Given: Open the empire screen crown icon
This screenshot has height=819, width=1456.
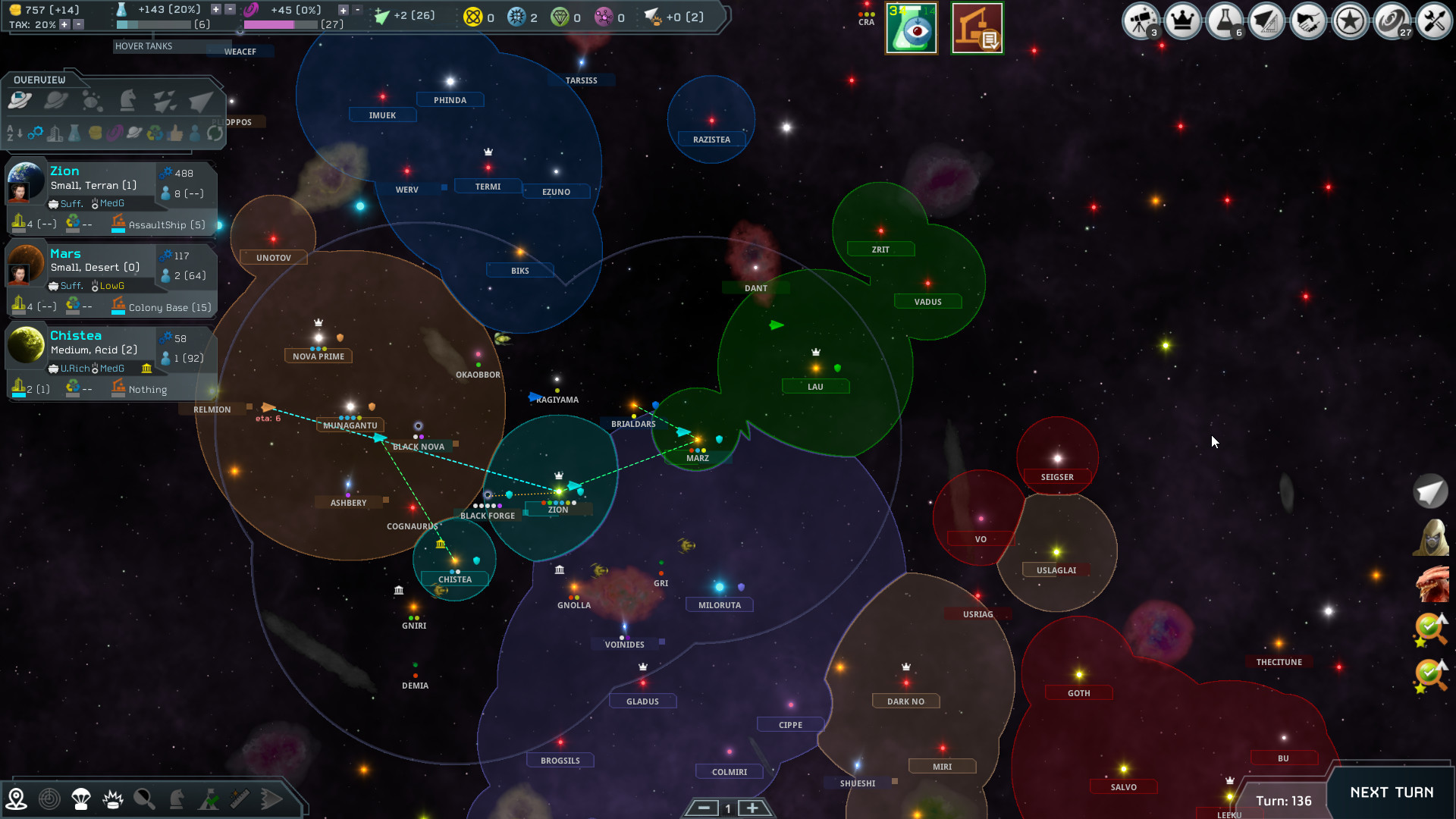Looking at the screenshot, I should click(x=1182, y=20).
